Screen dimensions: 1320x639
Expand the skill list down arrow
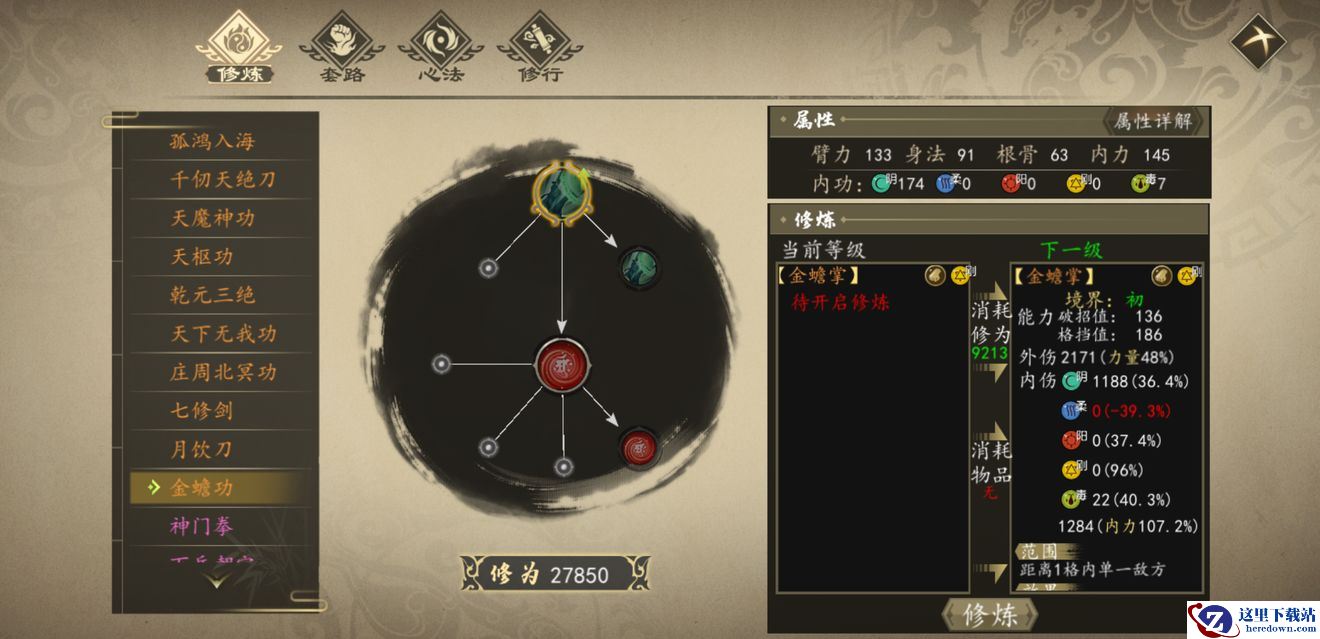tap(217, 579)
